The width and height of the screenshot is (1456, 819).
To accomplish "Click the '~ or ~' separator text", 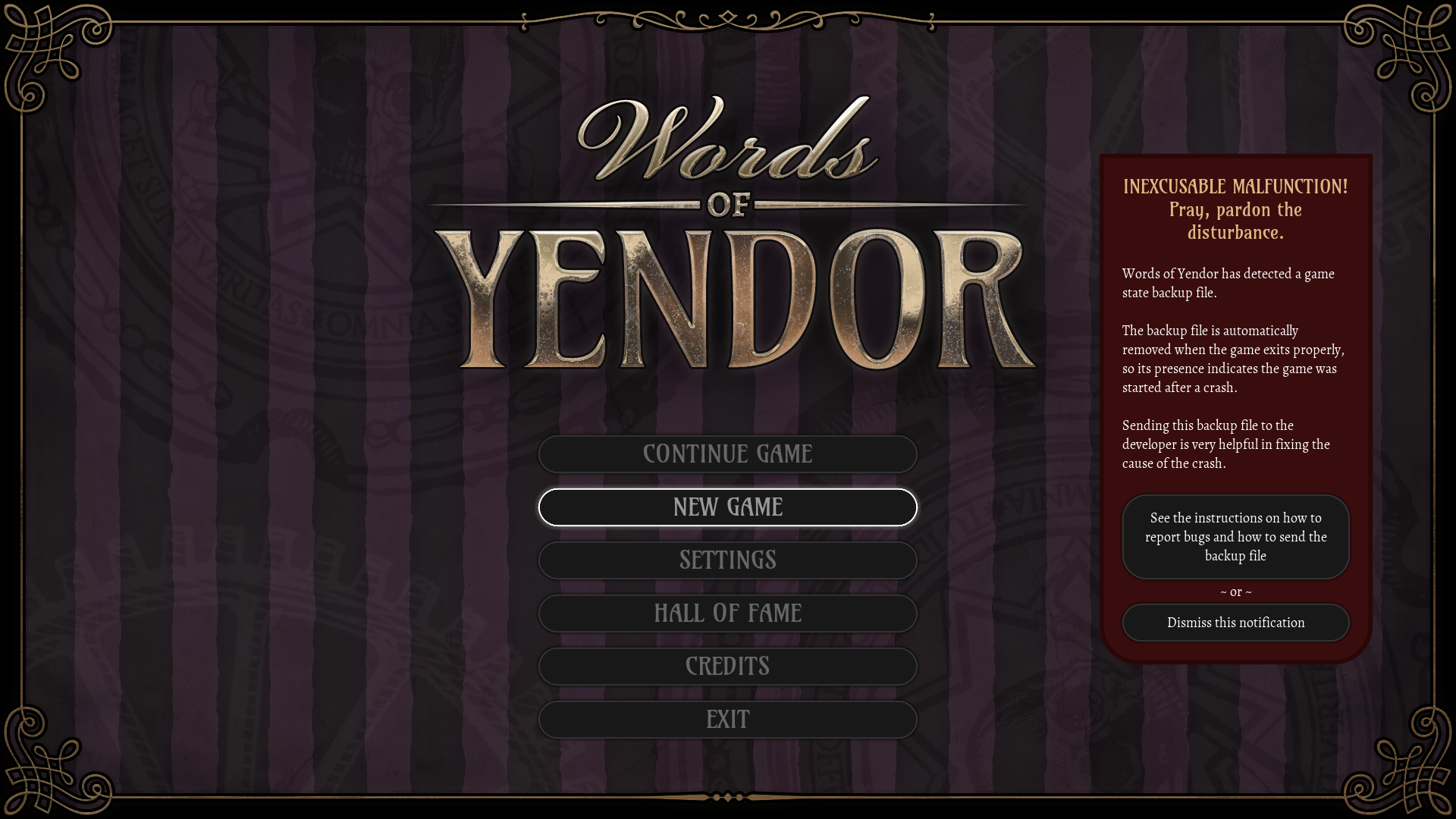I will click(1235, 592).
